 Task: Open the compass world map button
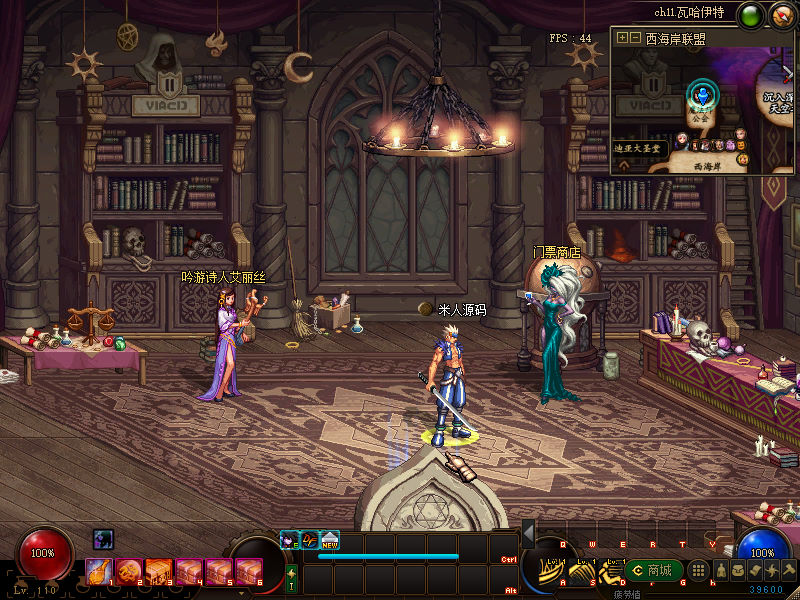point(781,14)
